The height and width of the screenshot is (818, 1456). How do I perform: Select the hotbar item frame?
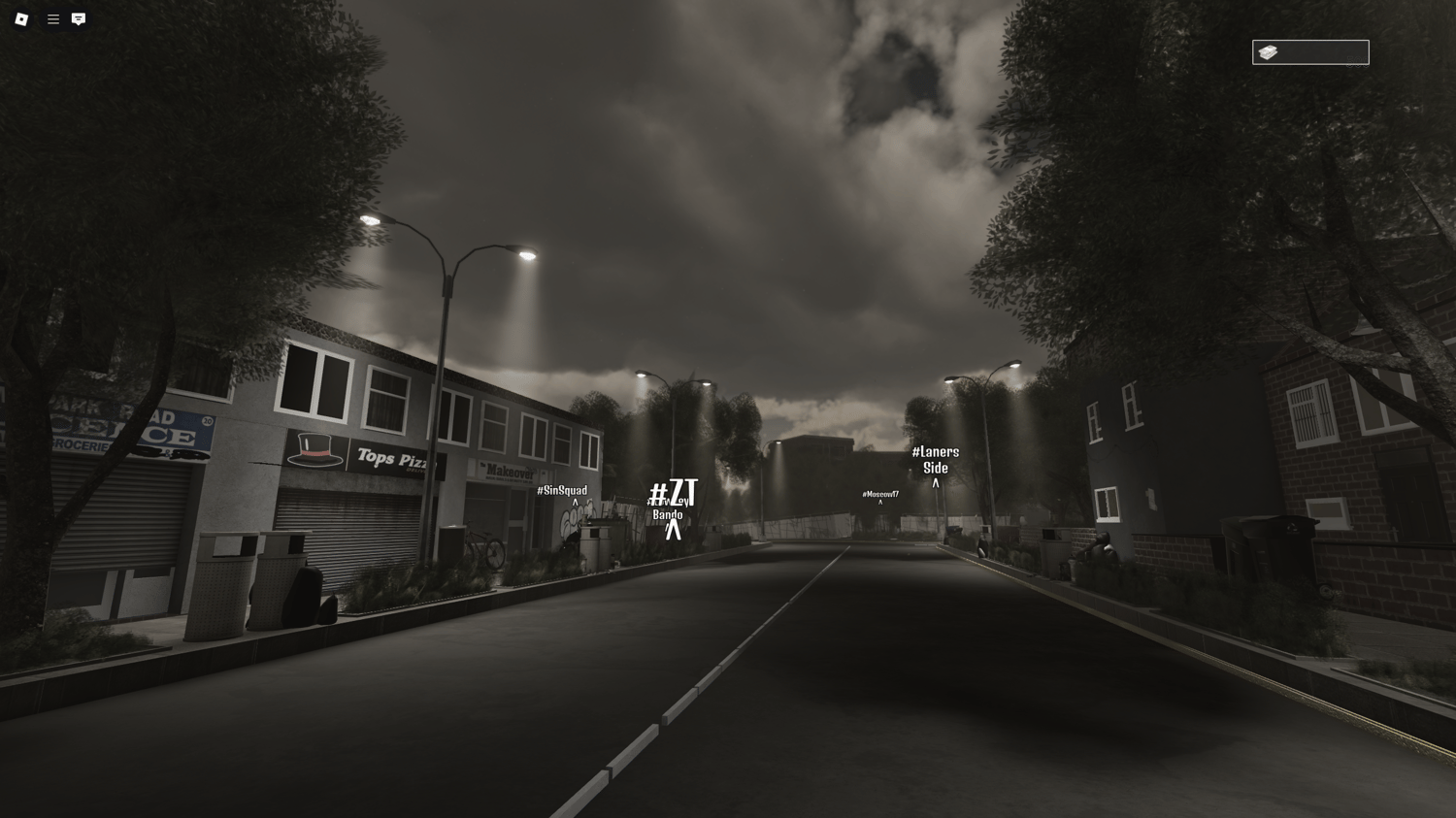coord(1310,51)
